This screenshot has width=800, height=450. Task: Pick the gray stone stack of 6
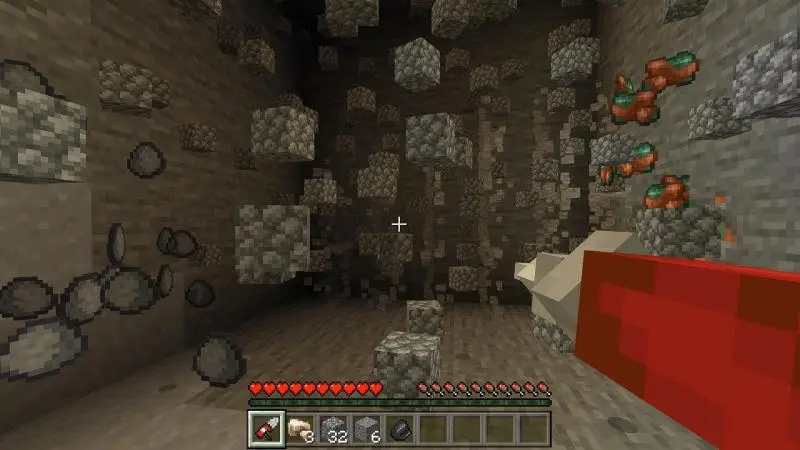pyautogui.click(x=365, y=427)
